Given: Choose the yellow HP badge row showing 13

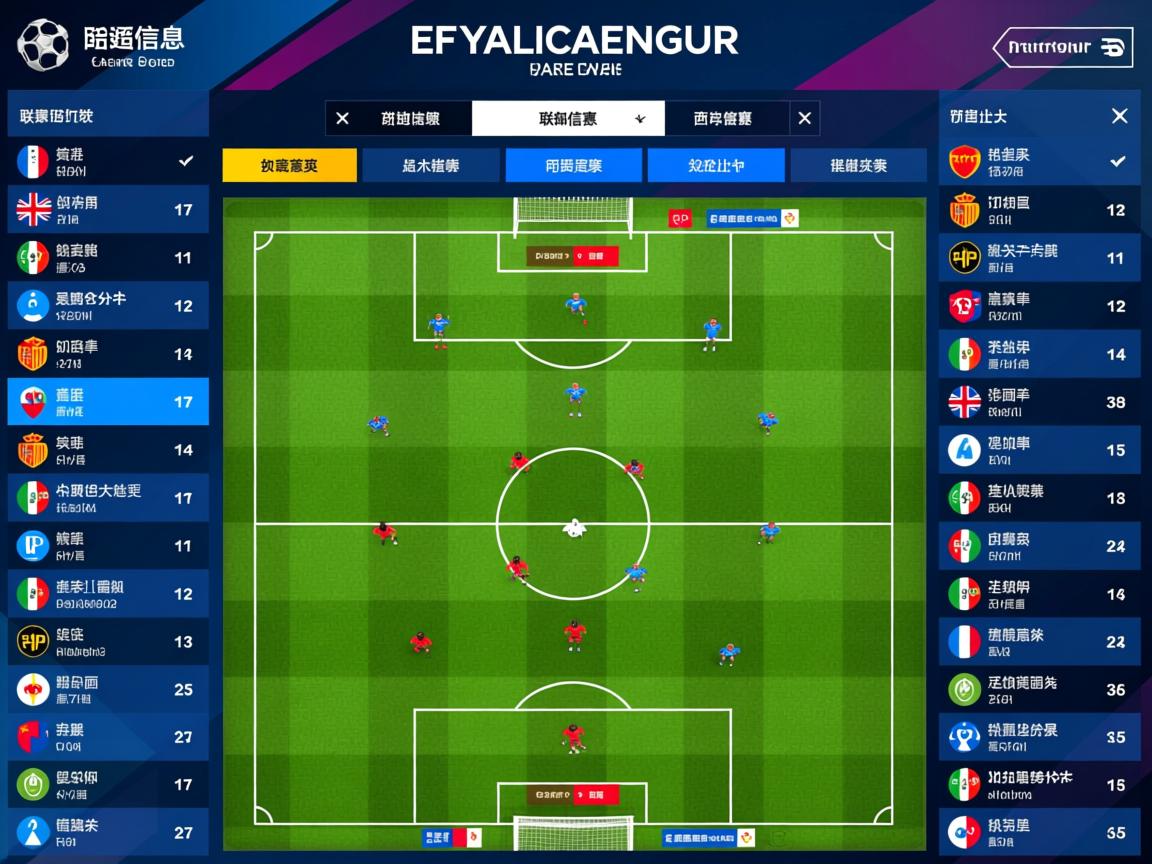Looking at the screenshot, I should pos(108,642).
